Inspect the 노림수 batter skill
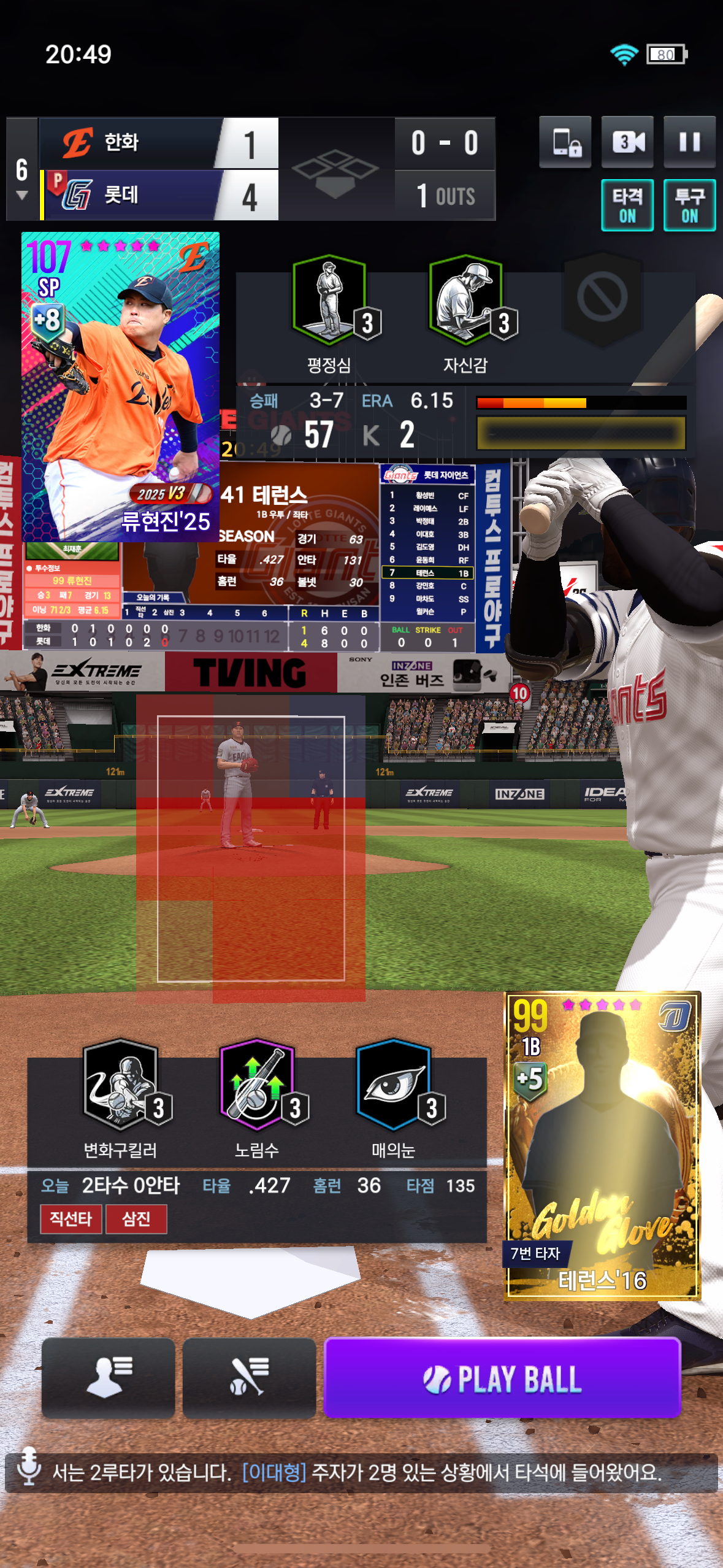This screenshot has height=1568, width=723. click(x=257, y=1086)
